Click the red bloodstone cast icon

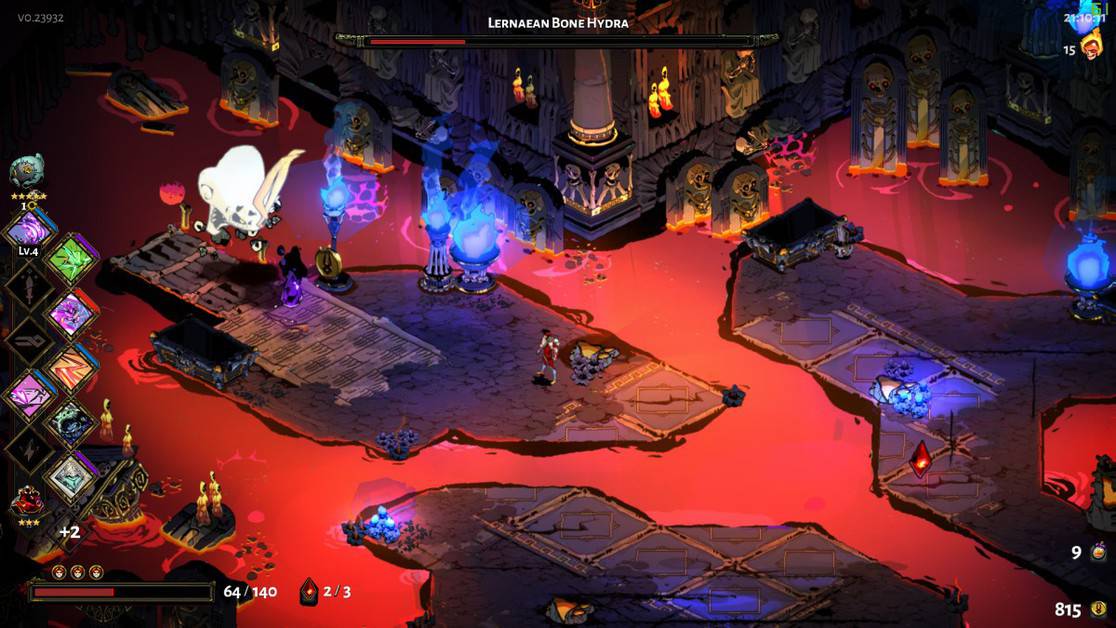309,592
